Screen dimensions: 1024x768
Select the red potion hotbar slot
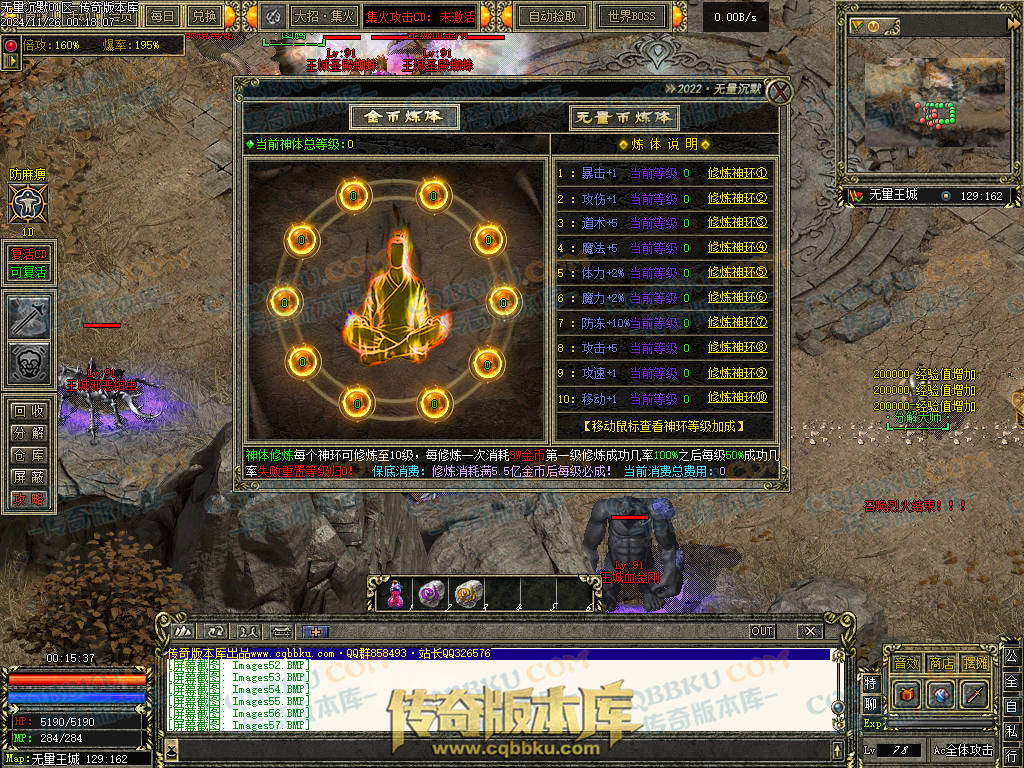tap(395, 594)
